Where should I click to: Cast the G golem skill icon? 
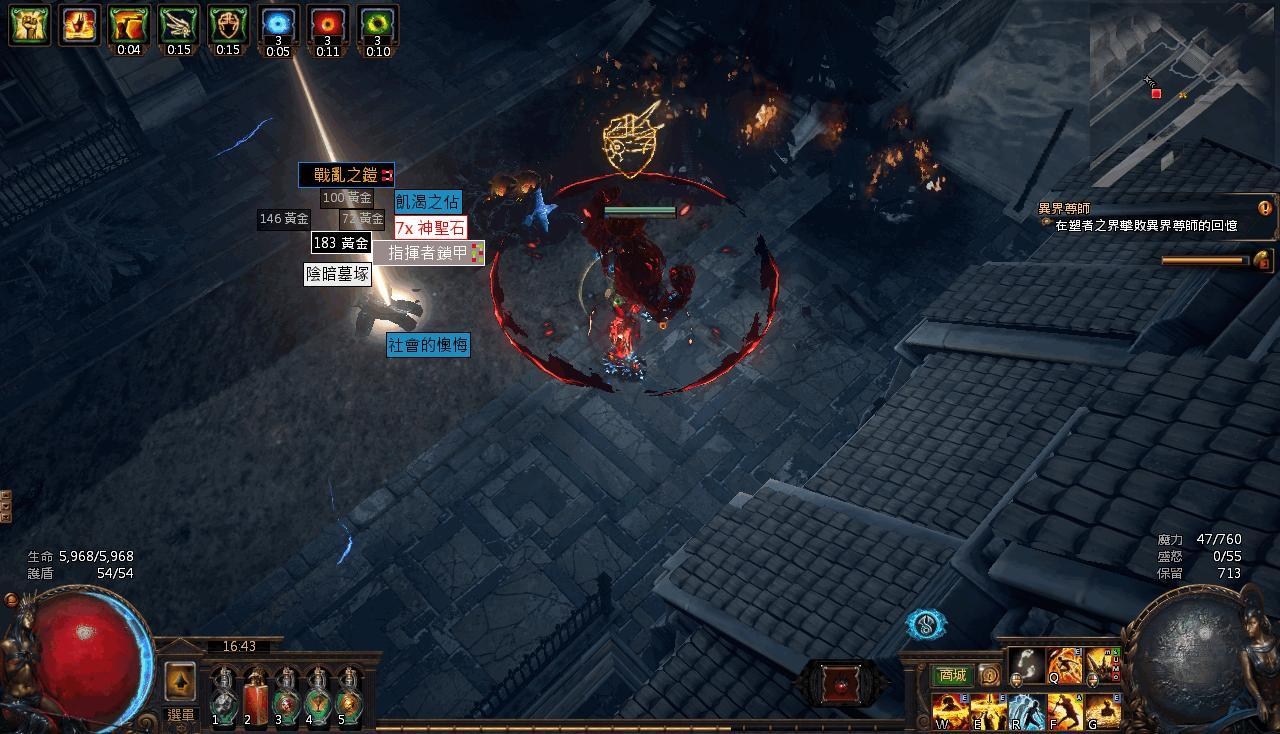click(1101, 712)
